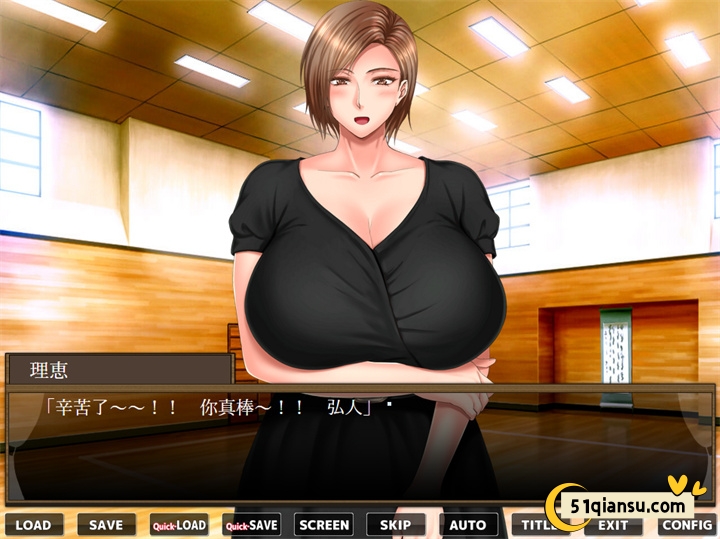Open the CONFIG settings

(686, 525)
